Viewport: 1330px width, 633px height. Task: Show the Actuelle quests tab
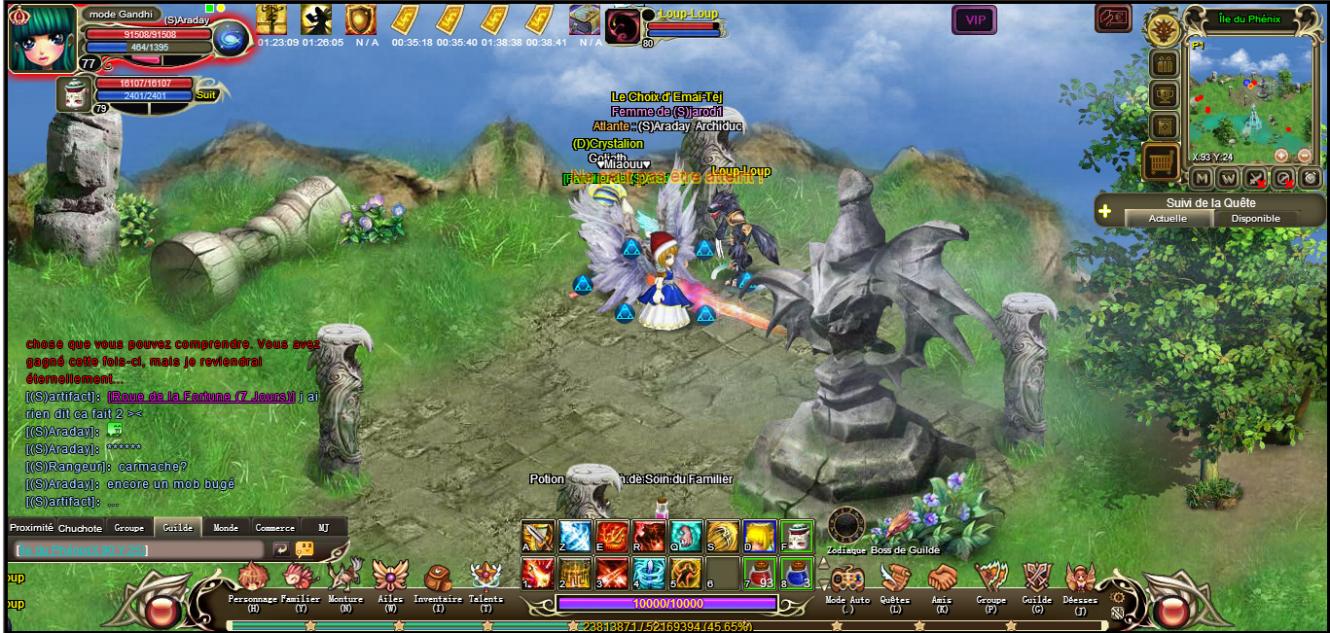point(1168,218)
